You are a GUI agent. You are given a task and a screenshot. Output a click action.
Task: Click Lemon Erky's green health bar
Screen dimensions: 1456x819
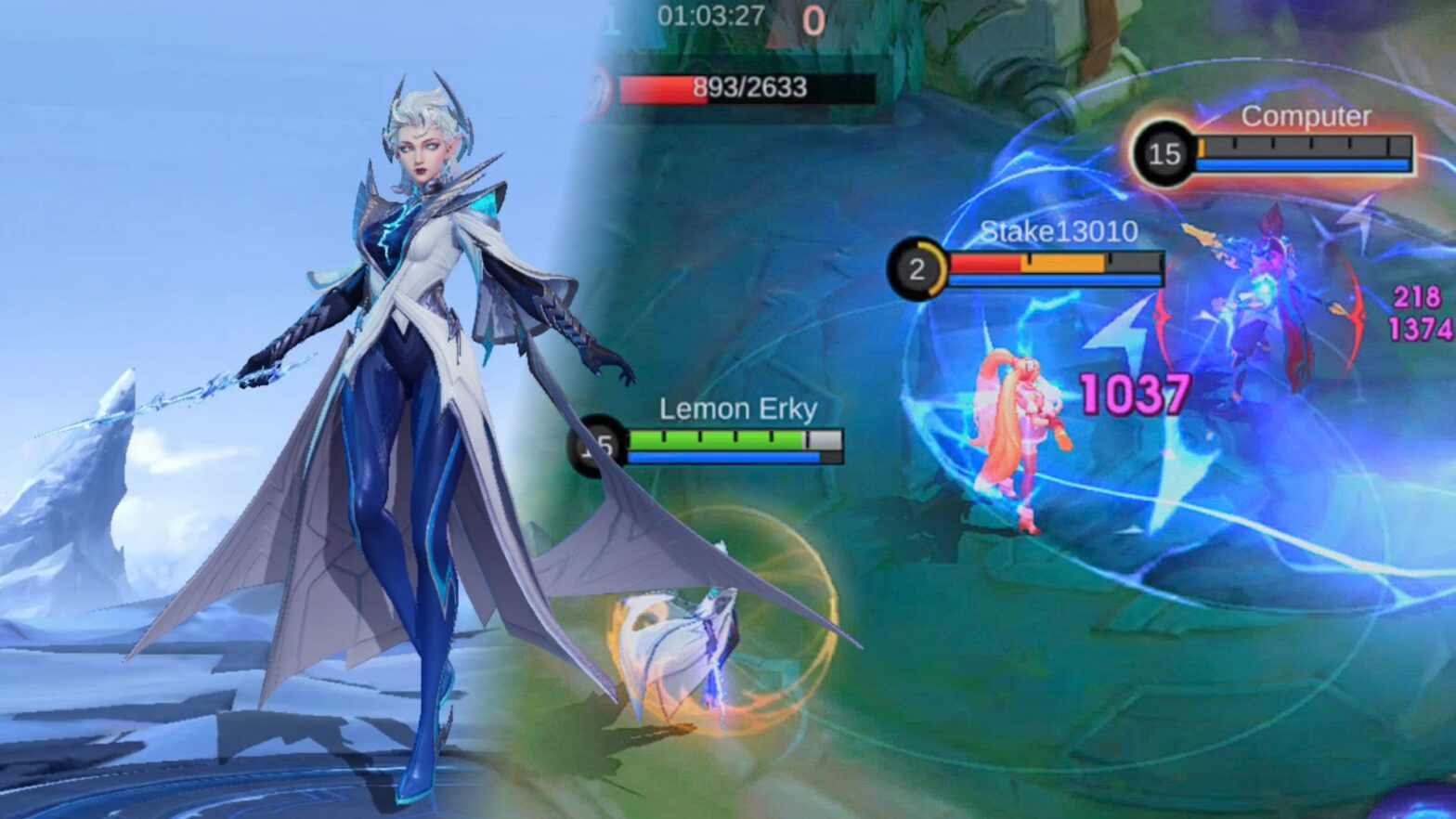click(715, 437)
